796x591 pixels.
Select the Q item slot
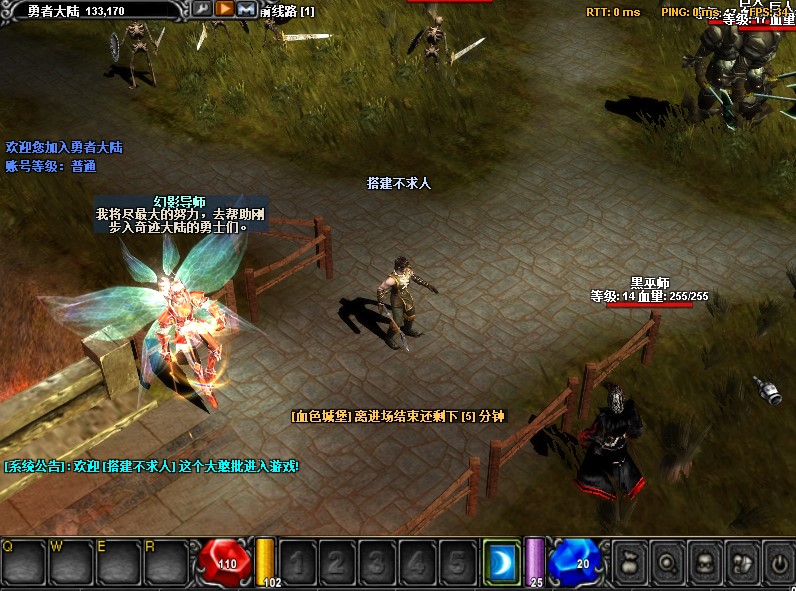(24, 561)
